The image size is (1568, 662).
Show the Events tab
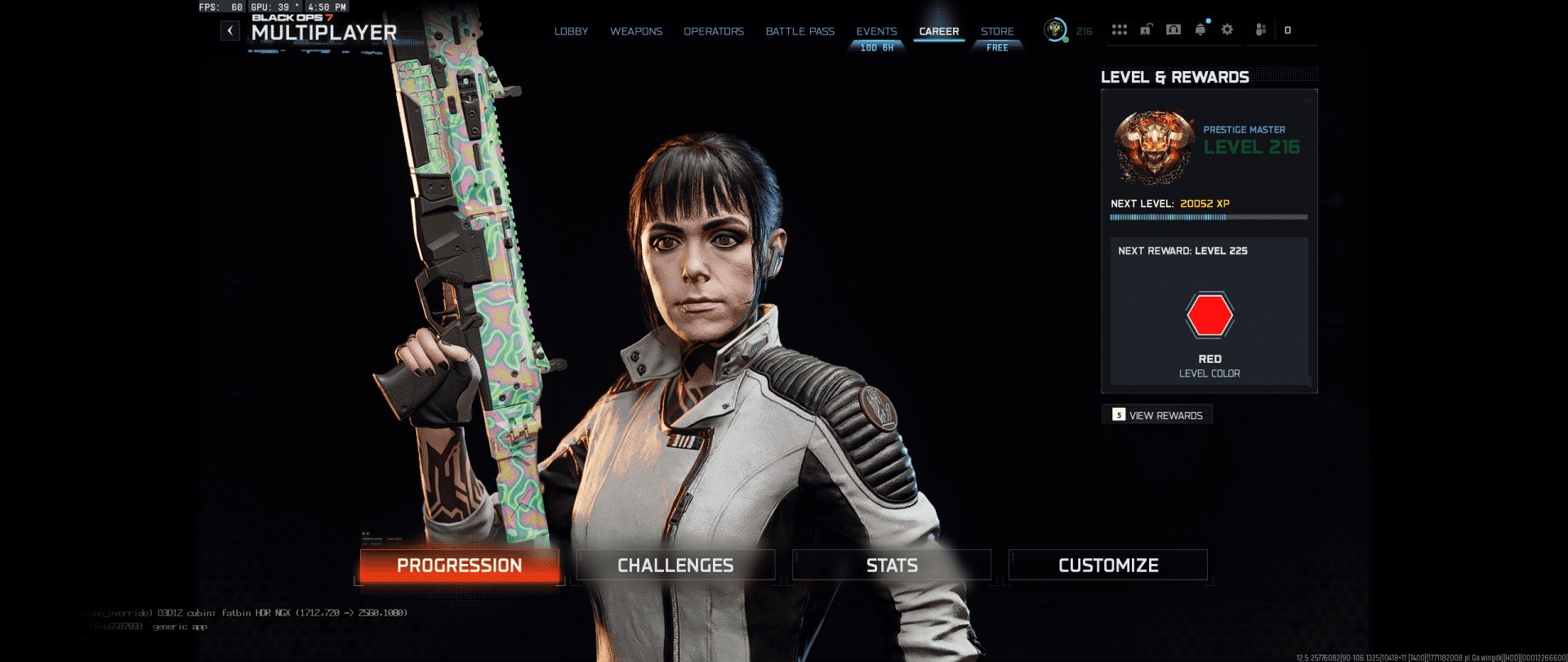pyautogui.click(x=876, y=32)
